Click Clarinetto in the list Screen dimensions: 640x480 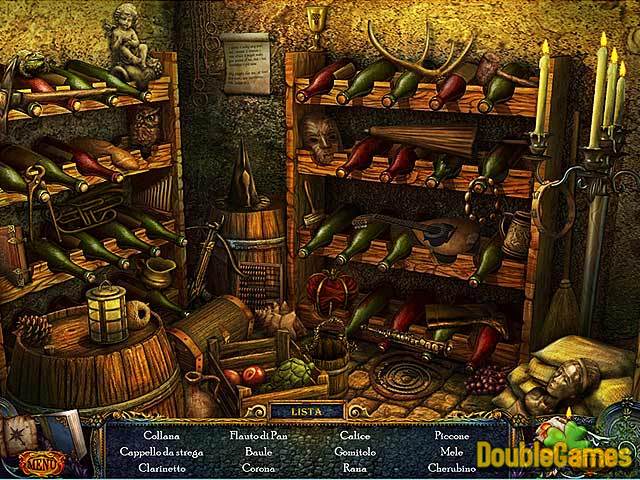(x=161, y=467)
